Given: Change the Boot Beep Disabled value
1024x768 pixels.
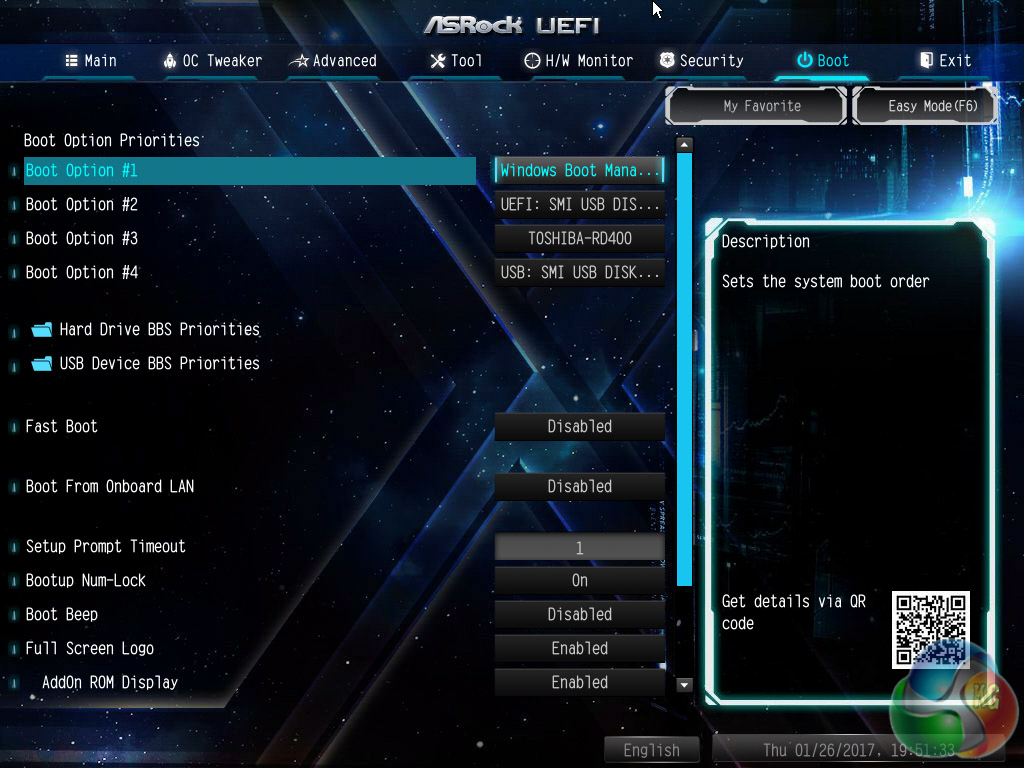Looking at the screenshot, I should click(x=580, y=615).
